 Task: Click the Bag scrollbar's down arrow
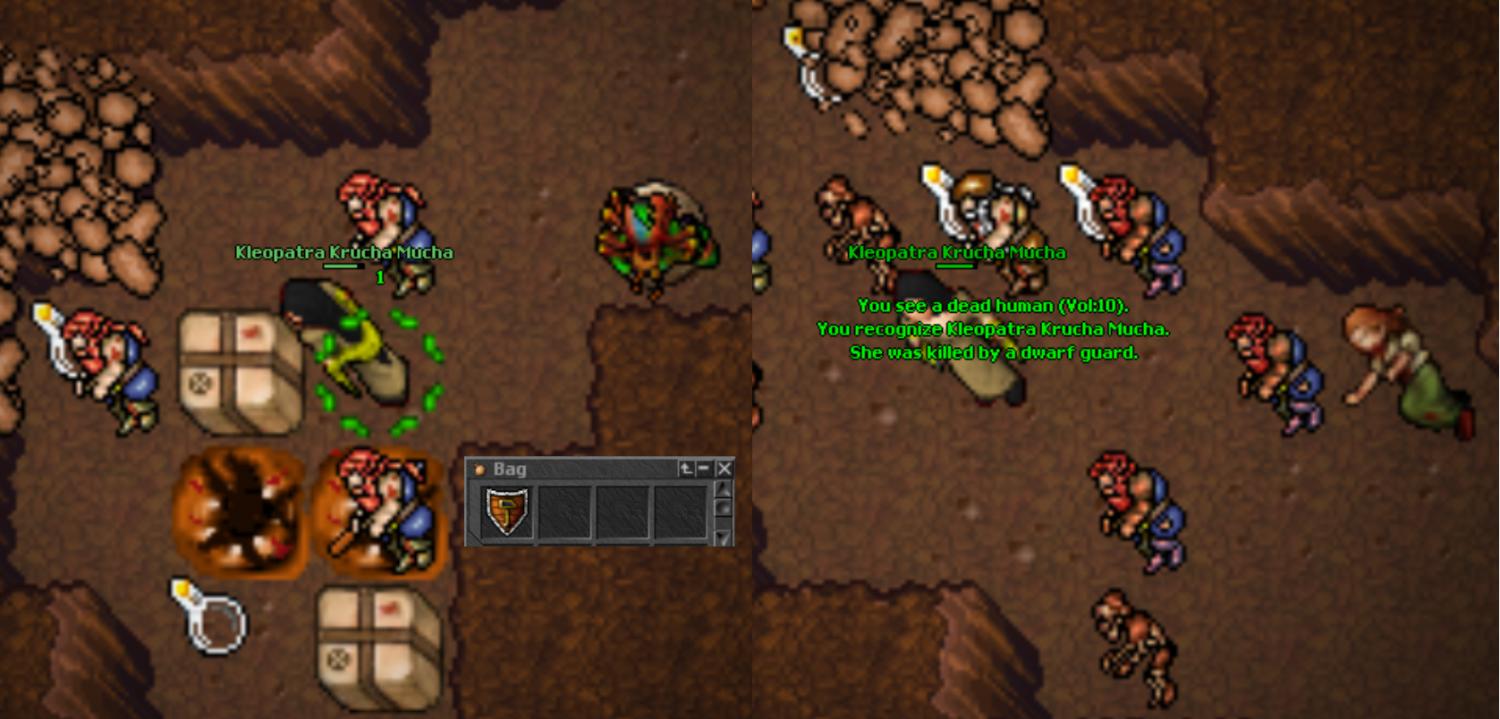(725, 538)
